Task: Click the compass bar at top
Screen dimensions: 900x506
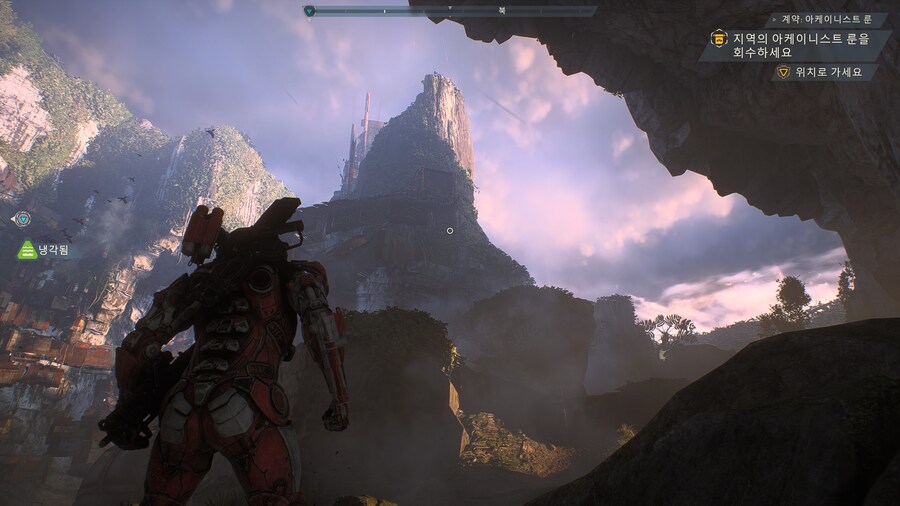Action: [450, 11]
